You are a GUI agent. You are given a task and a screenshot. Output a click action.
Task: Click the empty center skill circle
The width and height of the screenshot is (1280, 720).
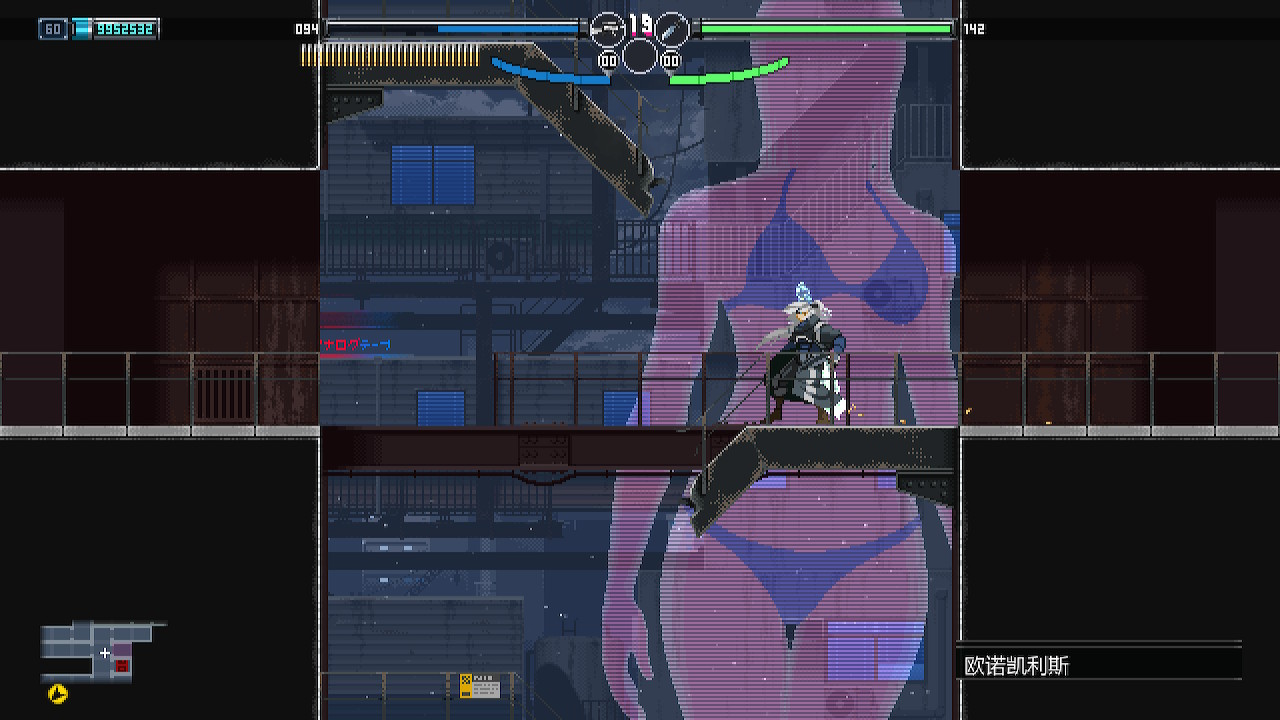(x=639, y=56)
